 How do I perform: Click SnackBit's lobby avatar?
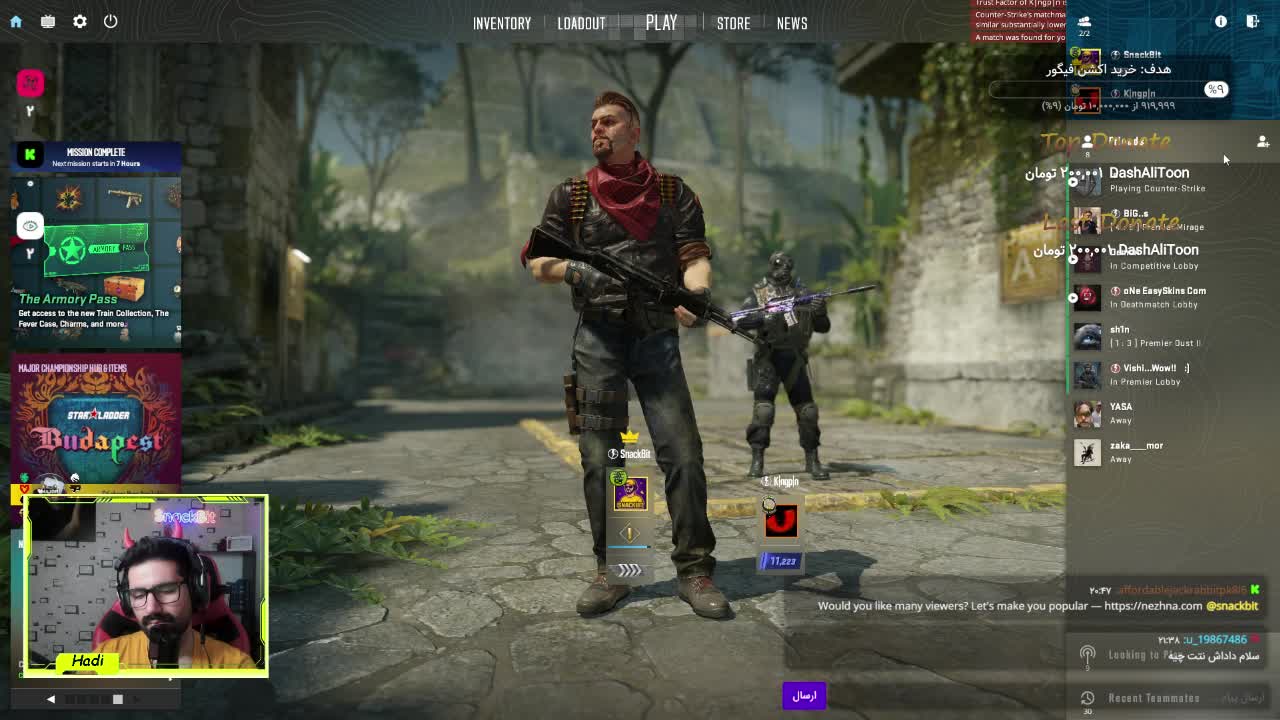click(x=630, y=494)
